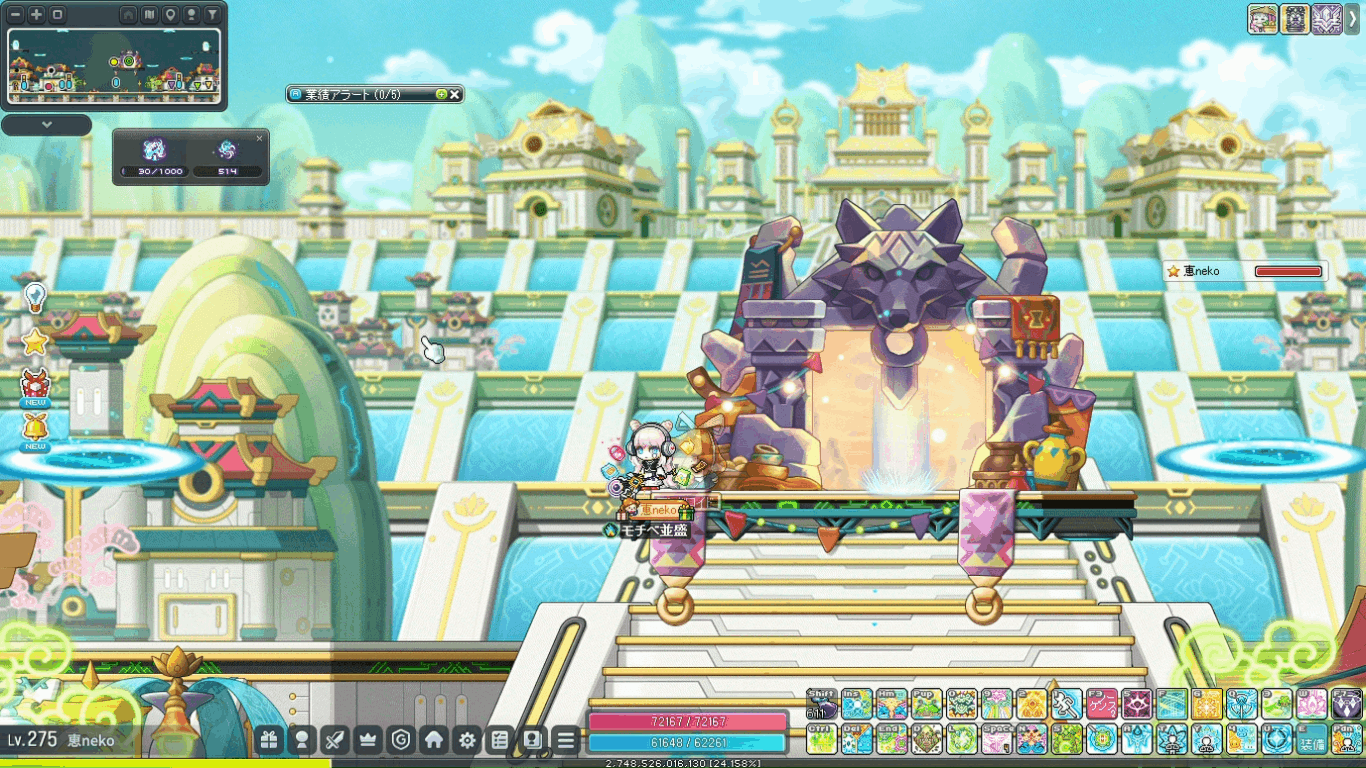Viewport: 1366px width, 768px height.
Task: Zoom out minimap with minus button
Action: (x=17, y=15)
